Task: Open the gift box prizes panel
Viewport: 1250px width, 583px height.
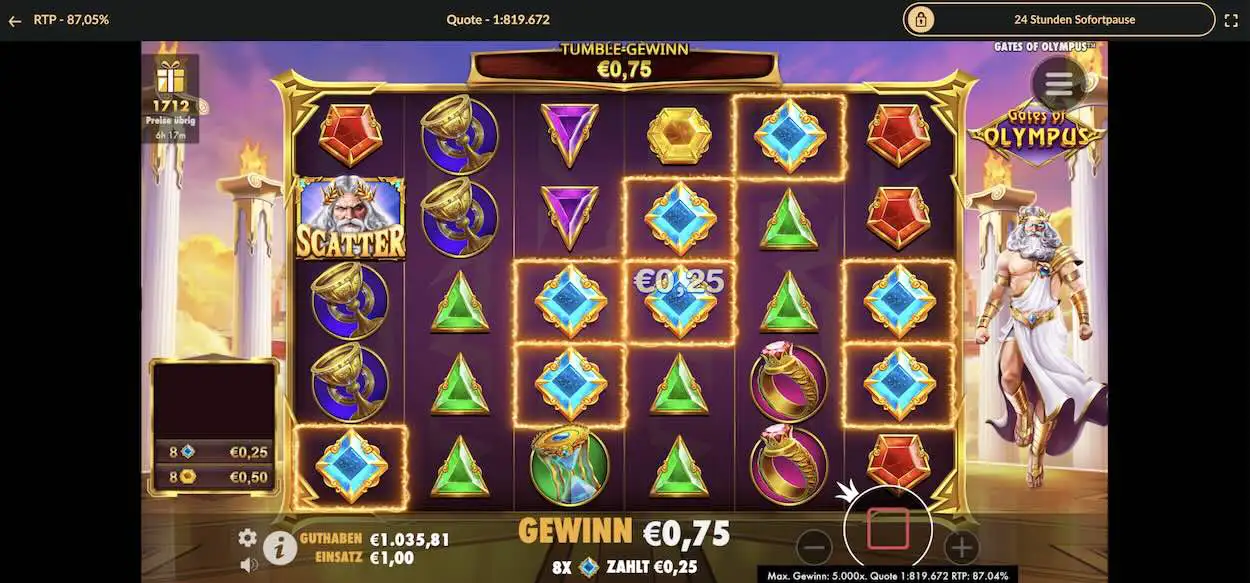Action: click(x=170, y=77)
